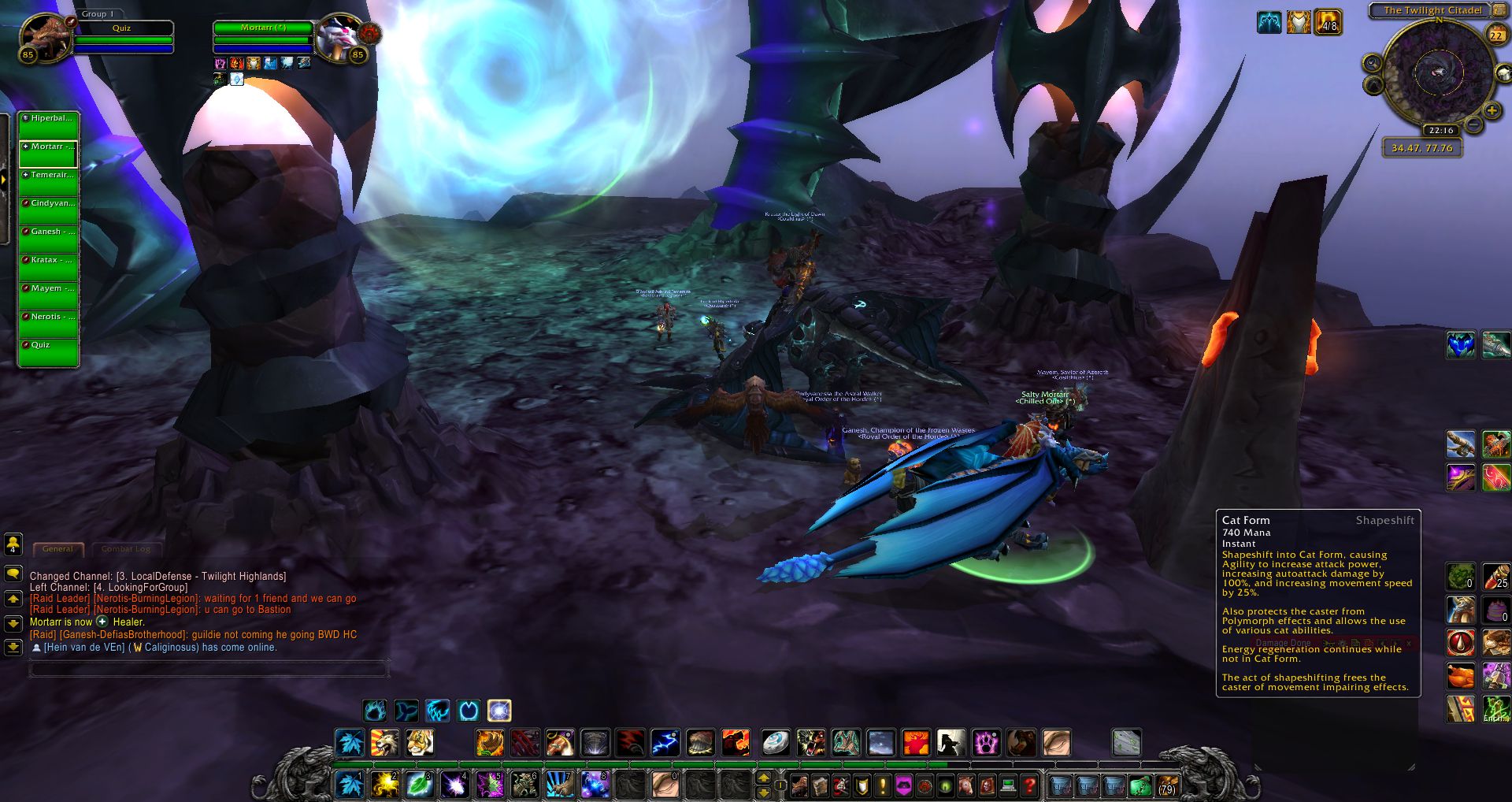Click the player portrait for Quiz
The width and height of the screenshot is (1512, 802).
pyautogui.click(x=45, y=37)
